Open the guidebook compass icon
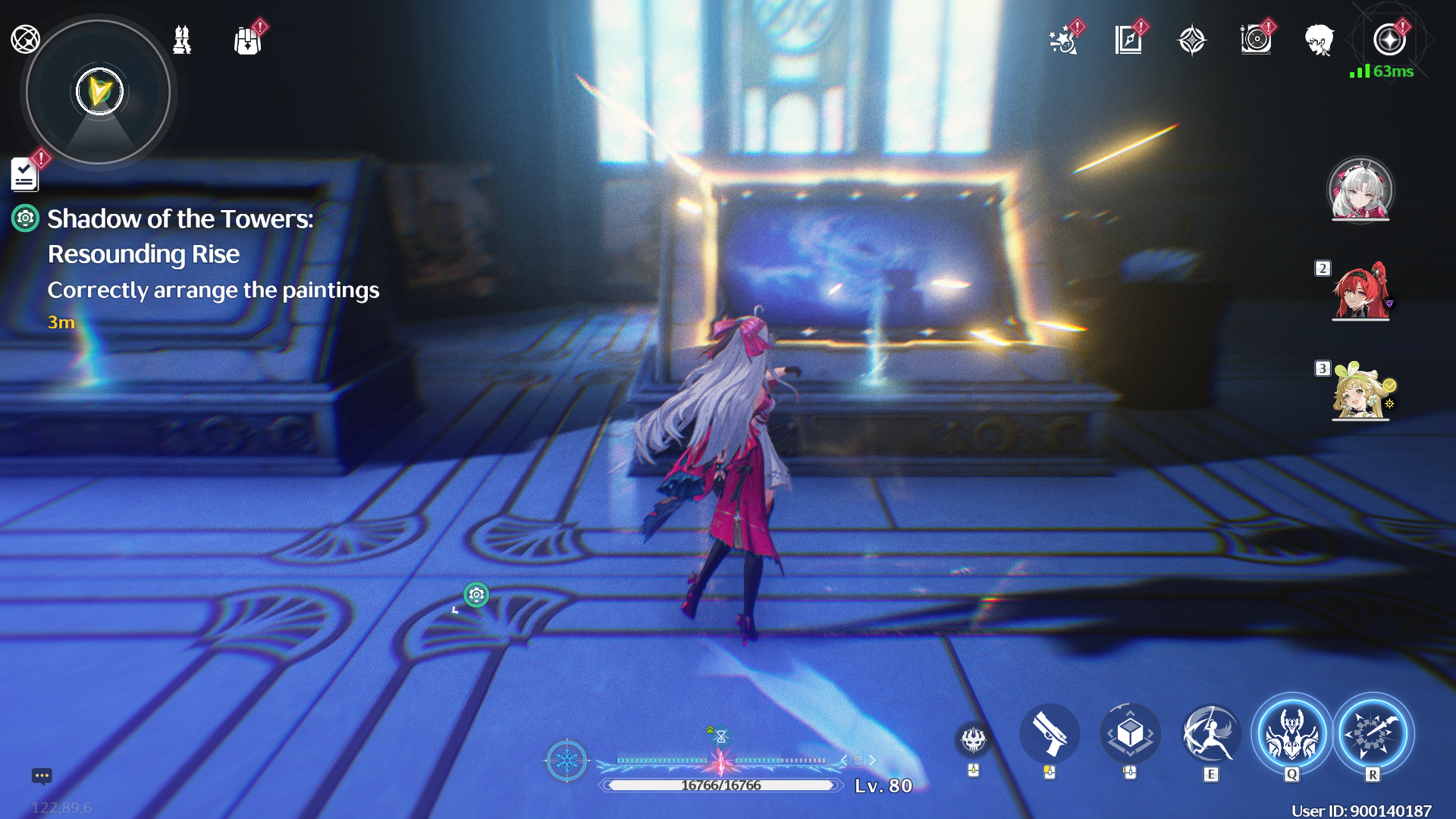1456x819 pixels. coord(1128,40)
